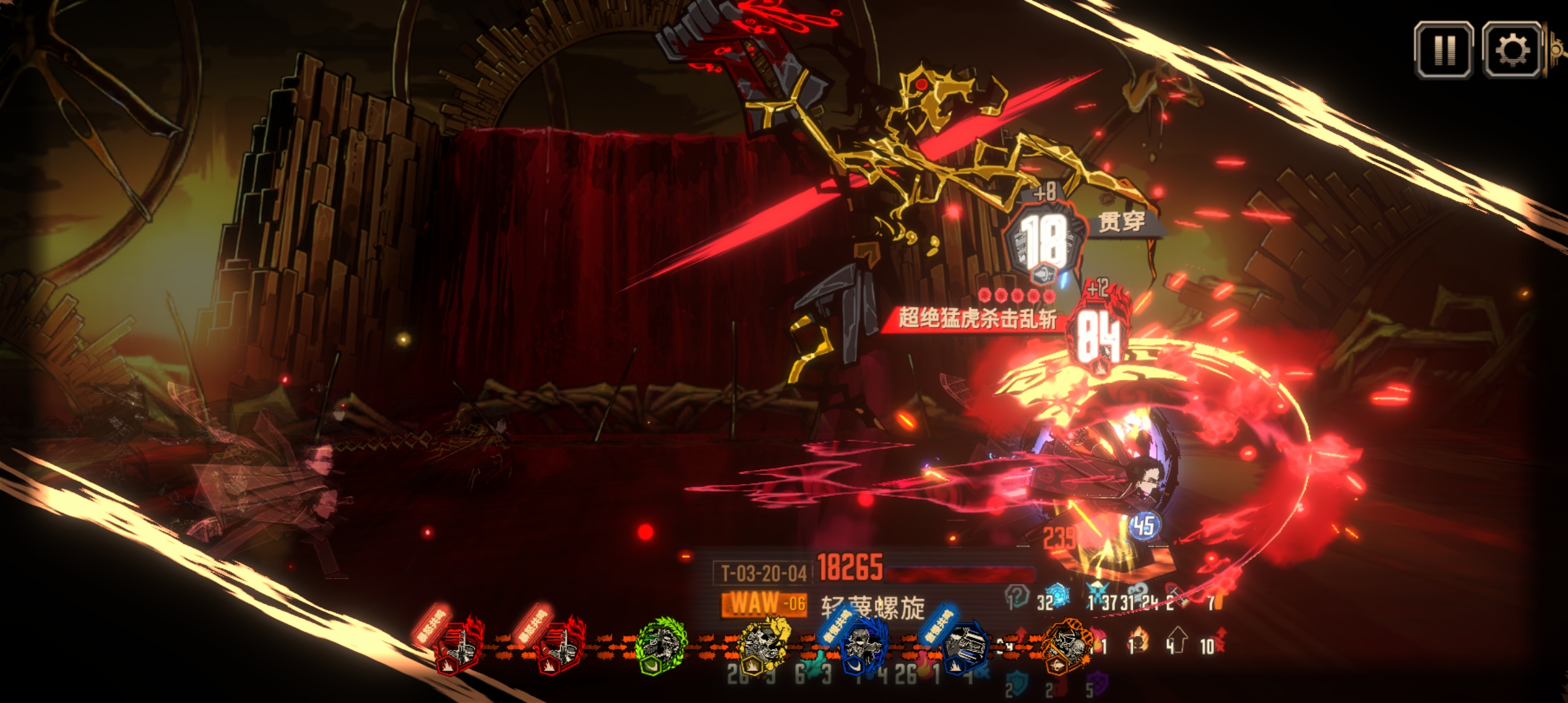1568x703 pixels.
Task: Open settings with the gear button
Action: point(1512,49)
